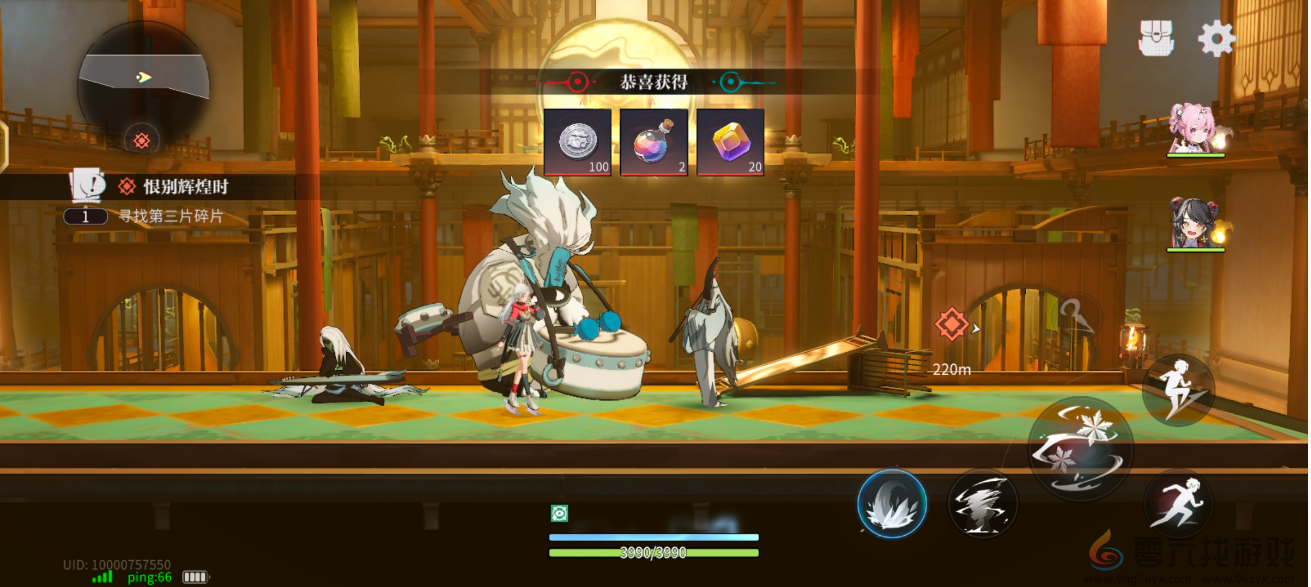Tap the large flower slash attack button
Screen dimensions: 1311x587
(x=1080, y=448)
